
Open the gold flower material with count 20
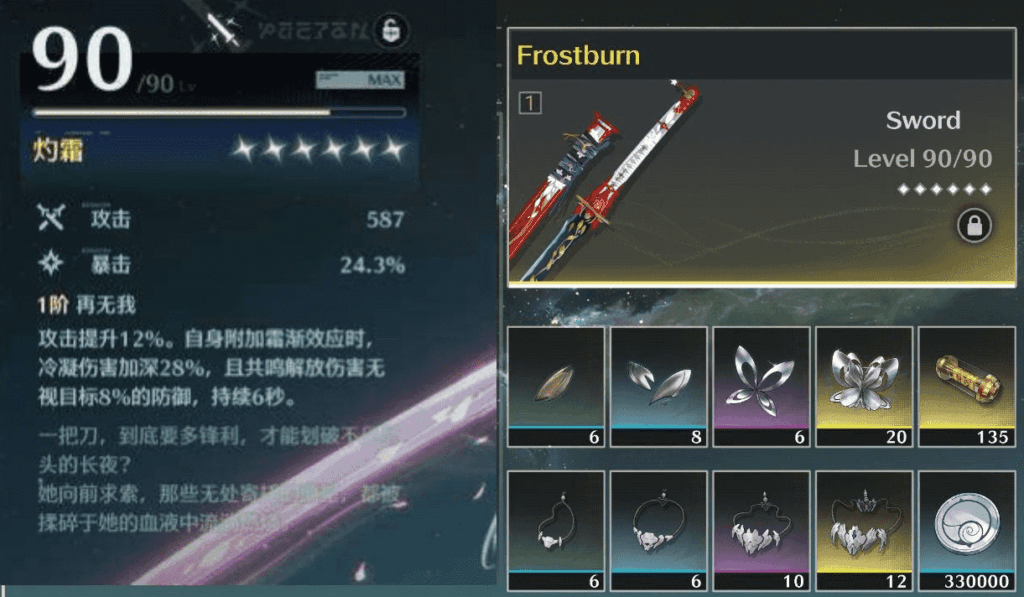pyautogui.click(x=862, y=386)
